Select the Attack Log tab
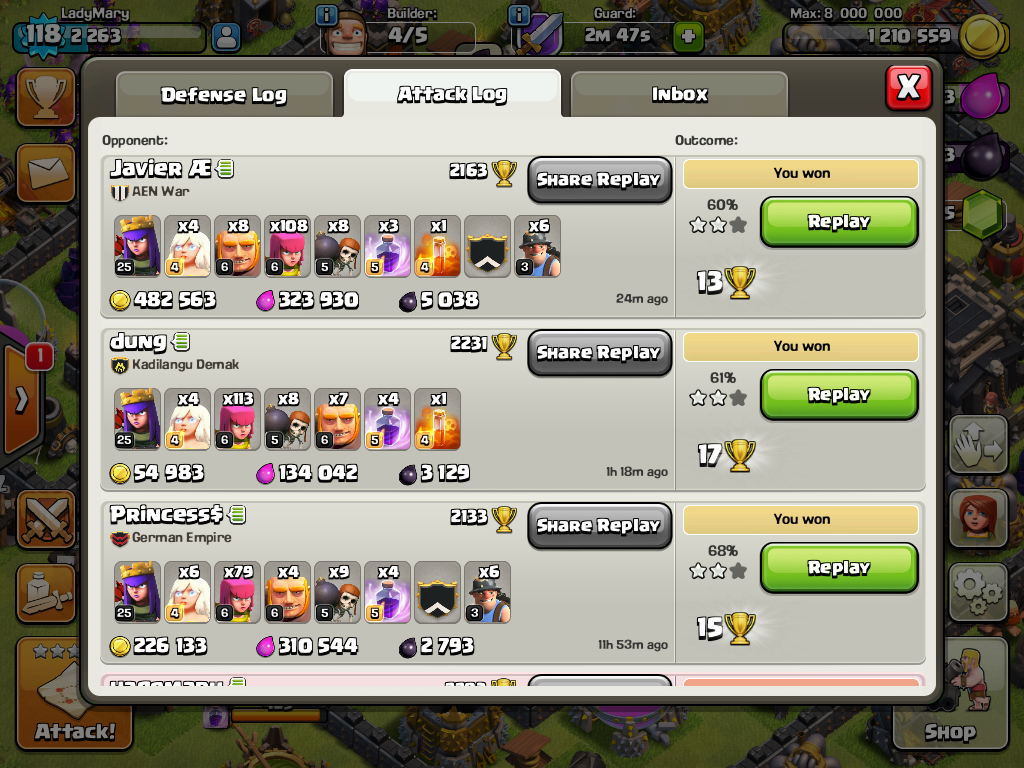The image size is (1024, 768). [452, 95]
